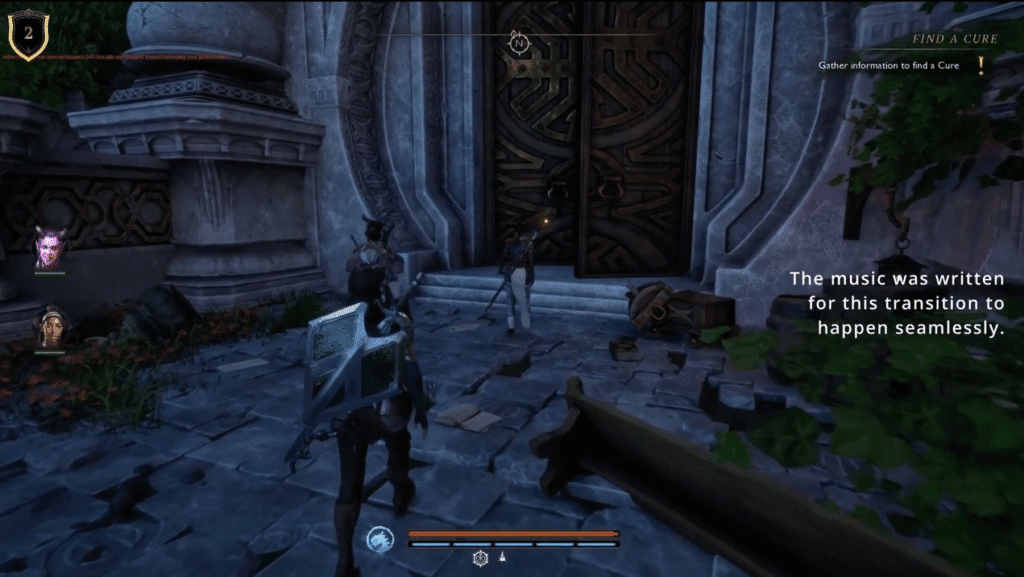Select the horned companion portrait
Viewport: 1024px width, 577px height.
pos(49,248)
